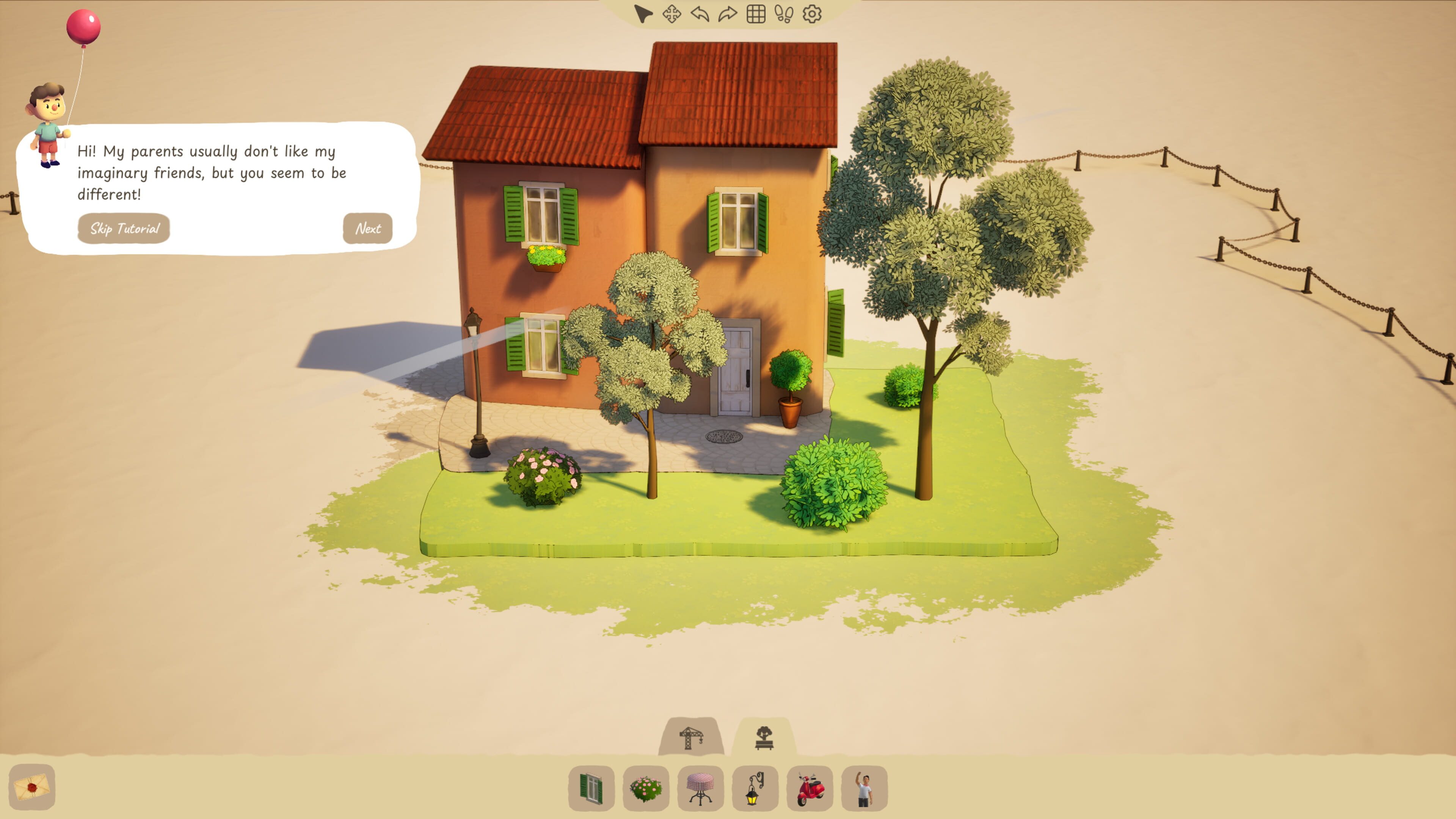
Task: Select the arrow cursor tool
Action: tap(643, 14)
